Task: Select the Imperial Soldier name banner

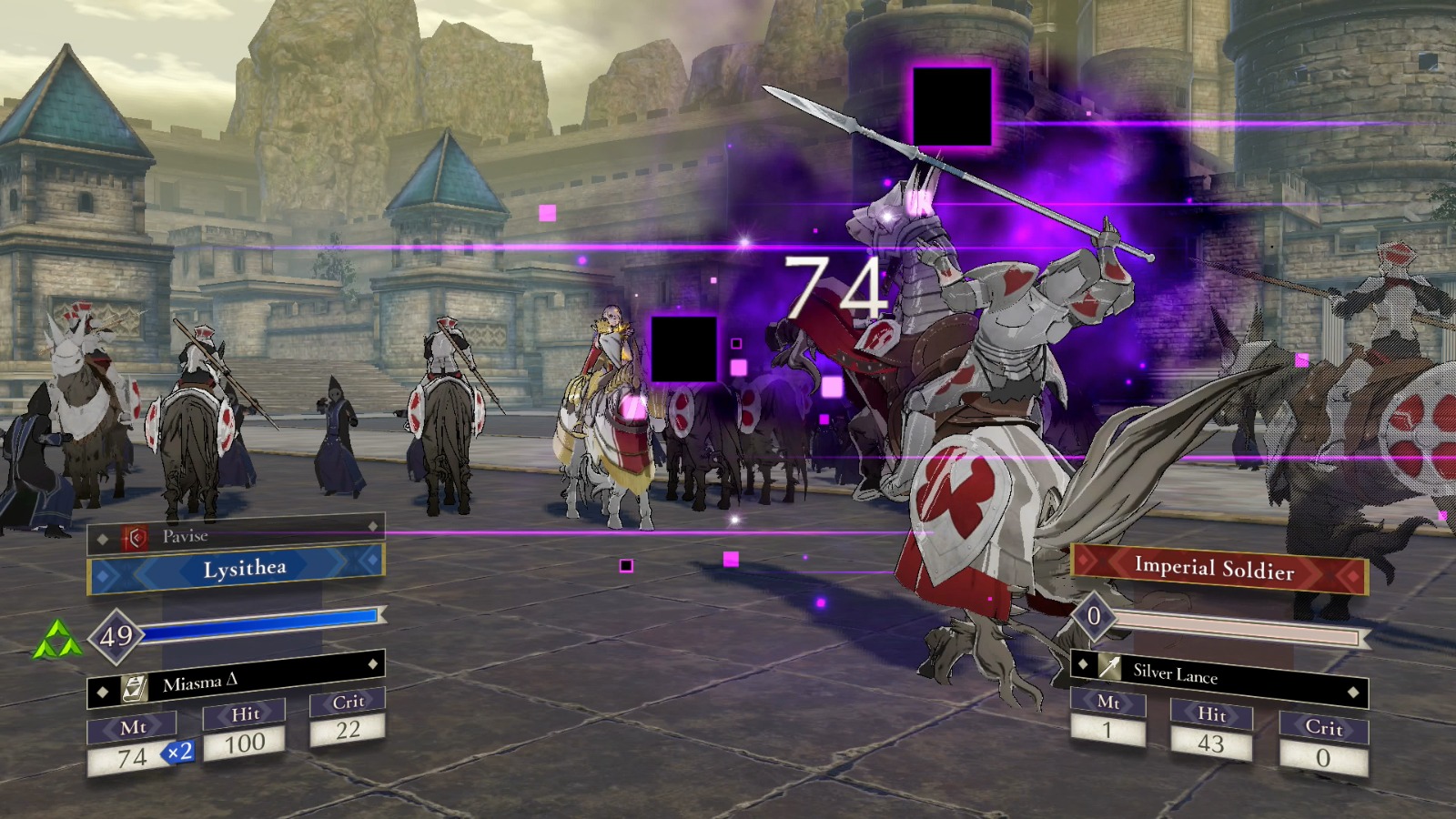Action: tap(1215, 569)
